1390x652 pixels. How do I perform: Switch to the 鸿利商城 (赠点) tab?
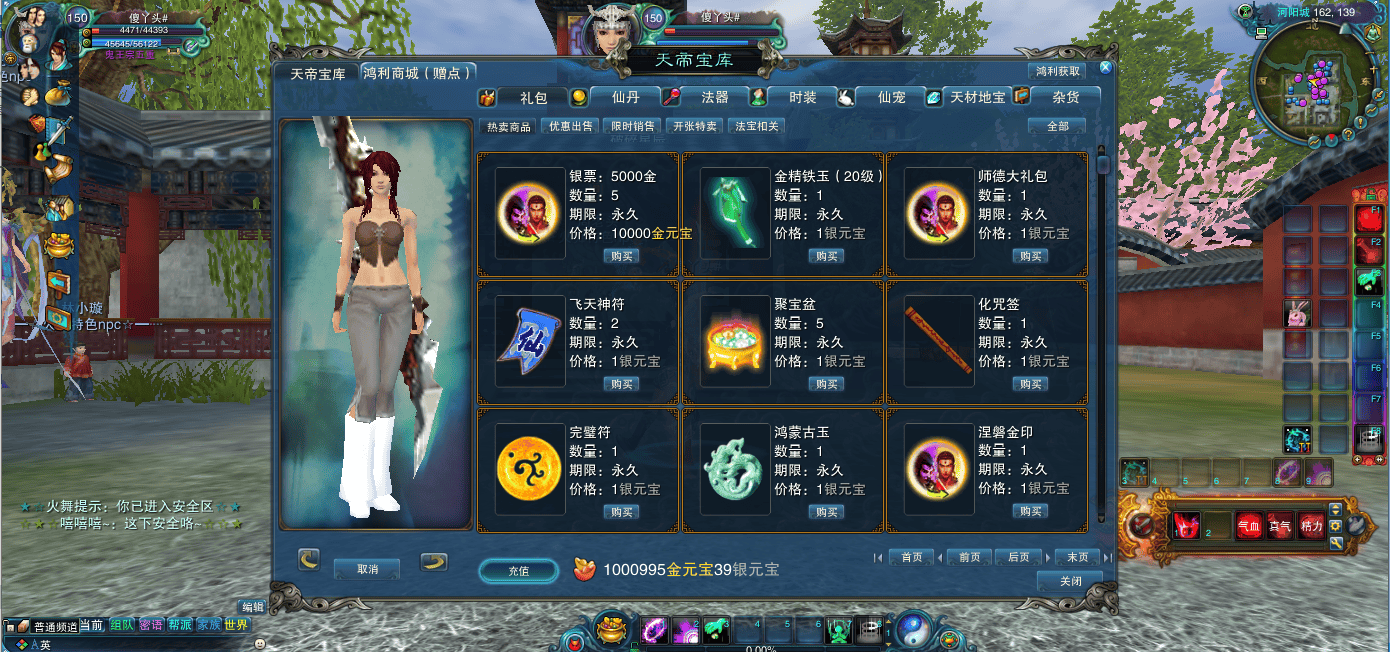[x=417, y=73]
